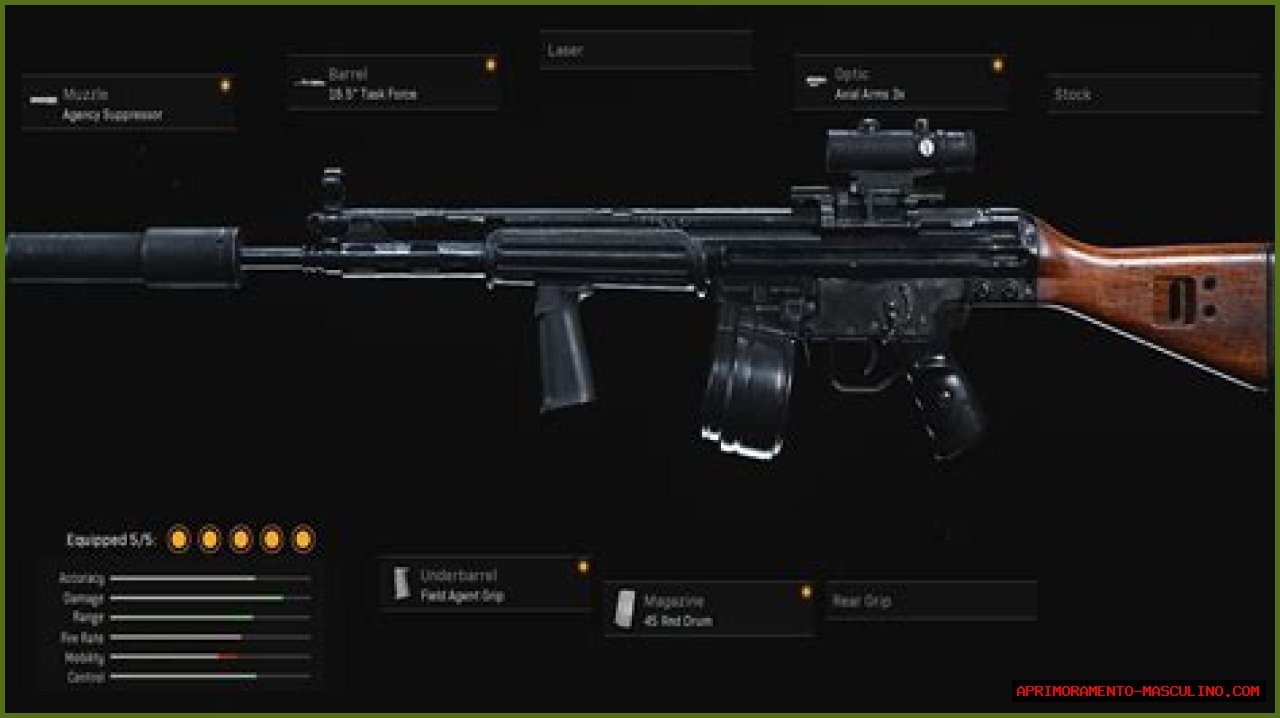Viewport: 1280px width, 718px height.
Task: Choose the empty Laser attachment slot
Action: tap(646, 50)
